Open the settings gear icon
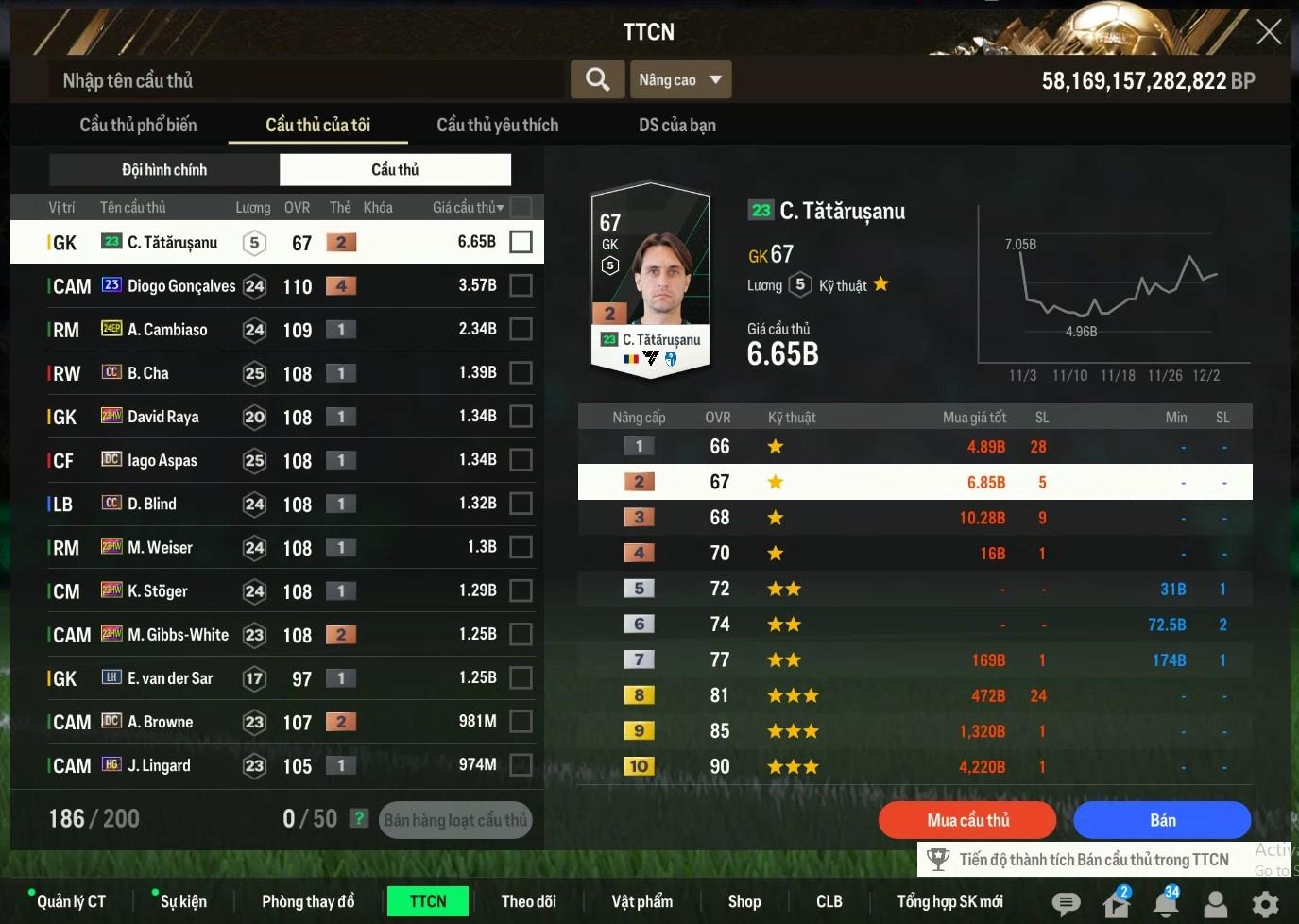The width and height of the screenshot is (1299, 924). point(1265,904)
